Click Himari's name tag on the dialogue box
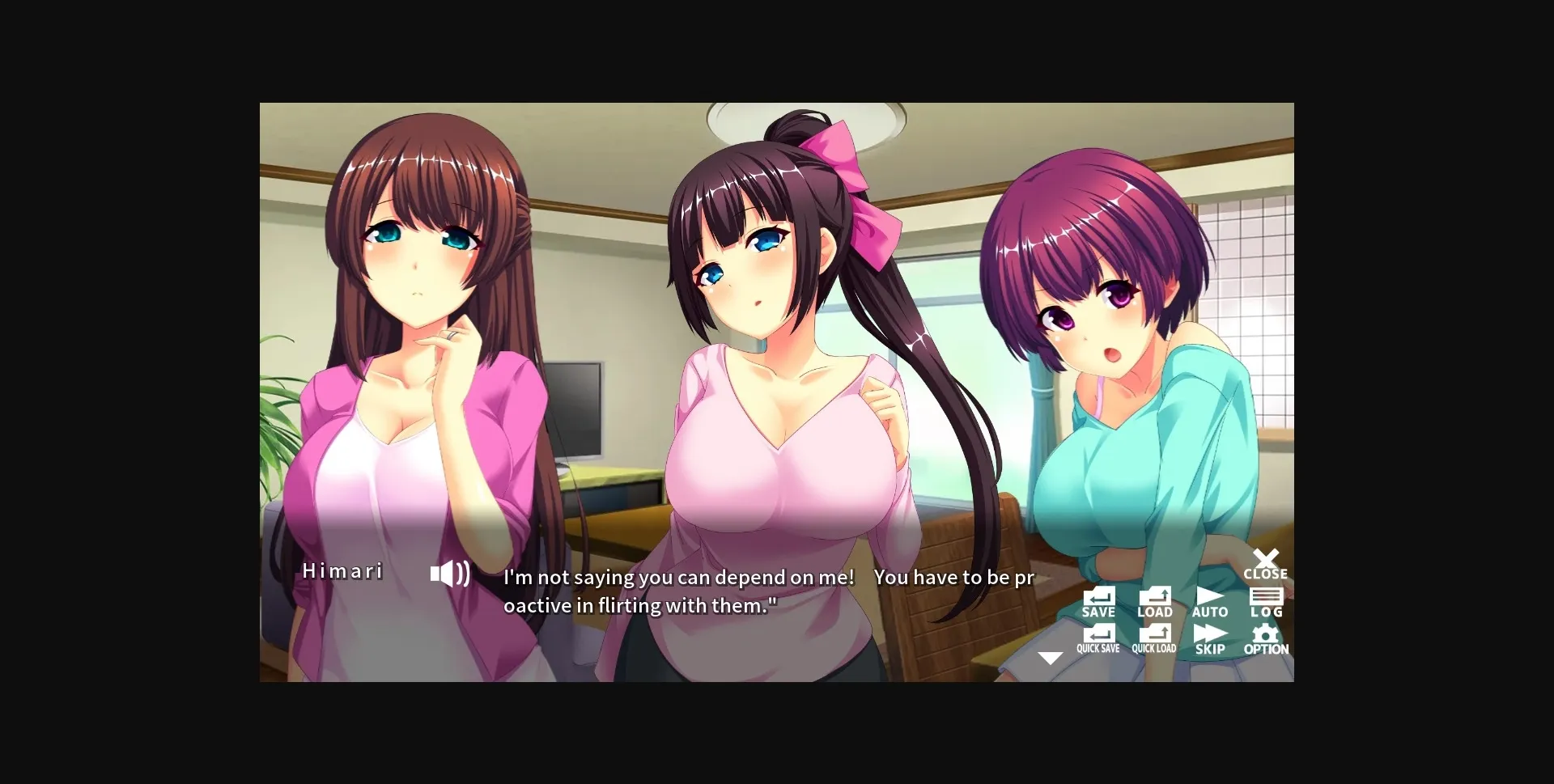The width and height of the screenshot is (1554, 784). (343, 572)
